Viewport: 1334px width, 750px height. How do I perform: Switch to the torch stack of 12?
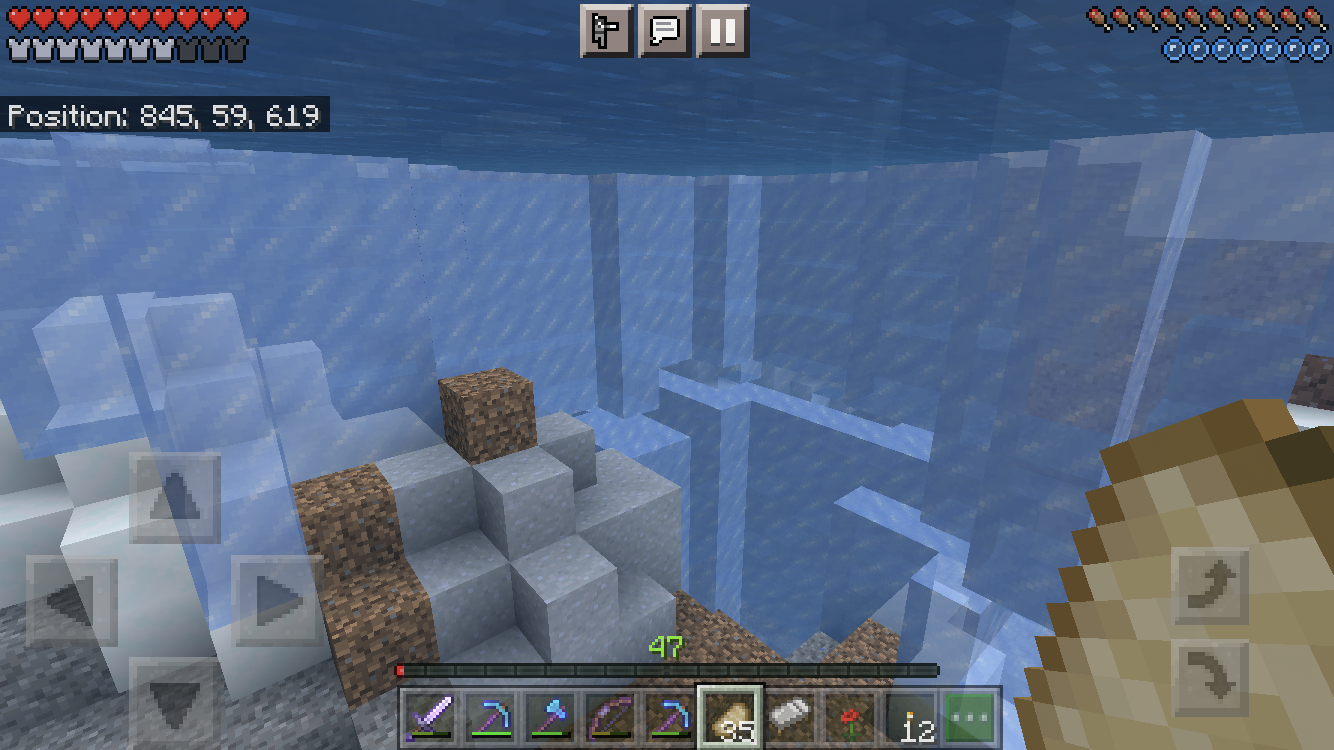[x=912, y=717]
